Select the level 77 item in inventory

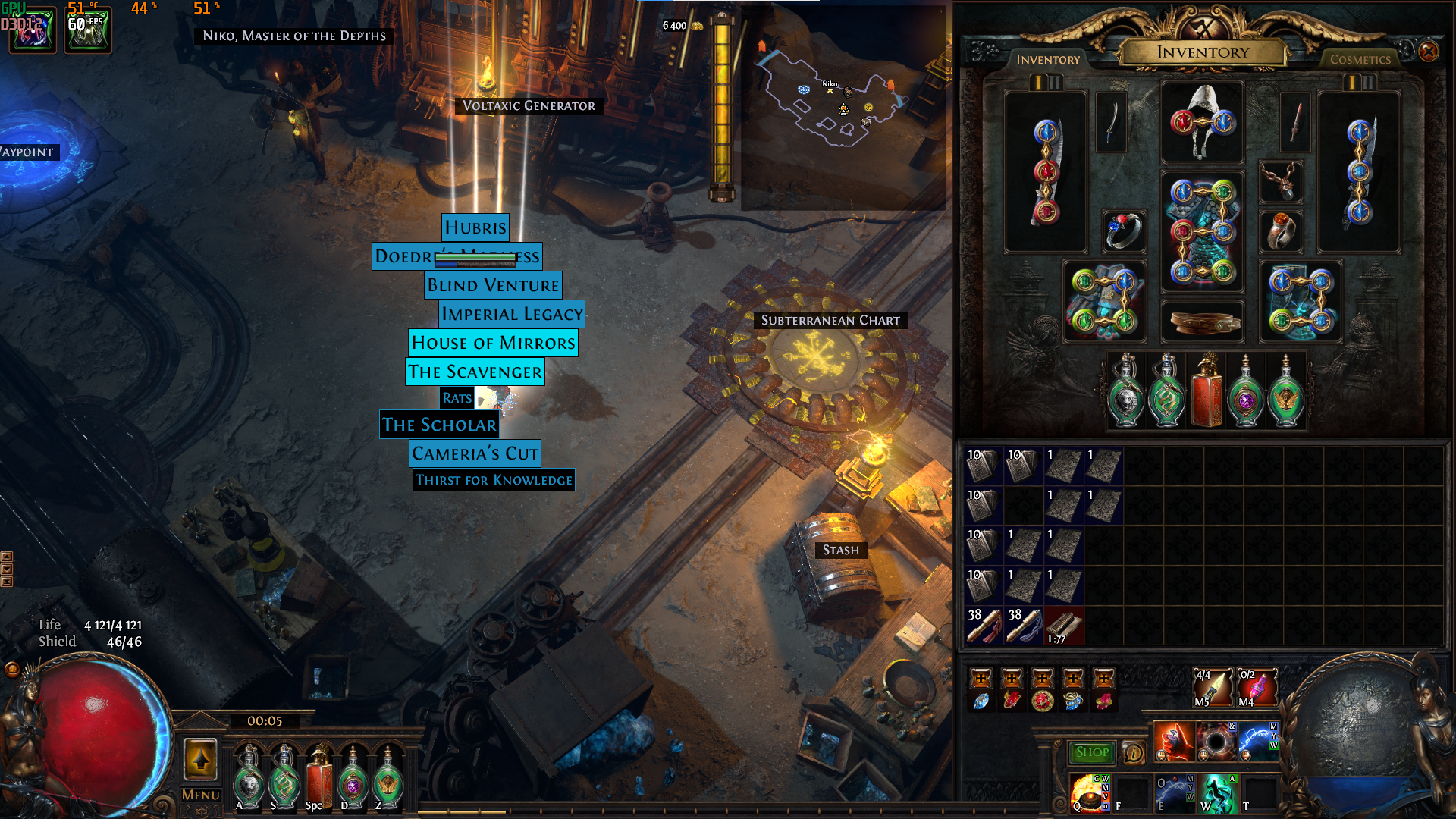(x=1063, y=626)
